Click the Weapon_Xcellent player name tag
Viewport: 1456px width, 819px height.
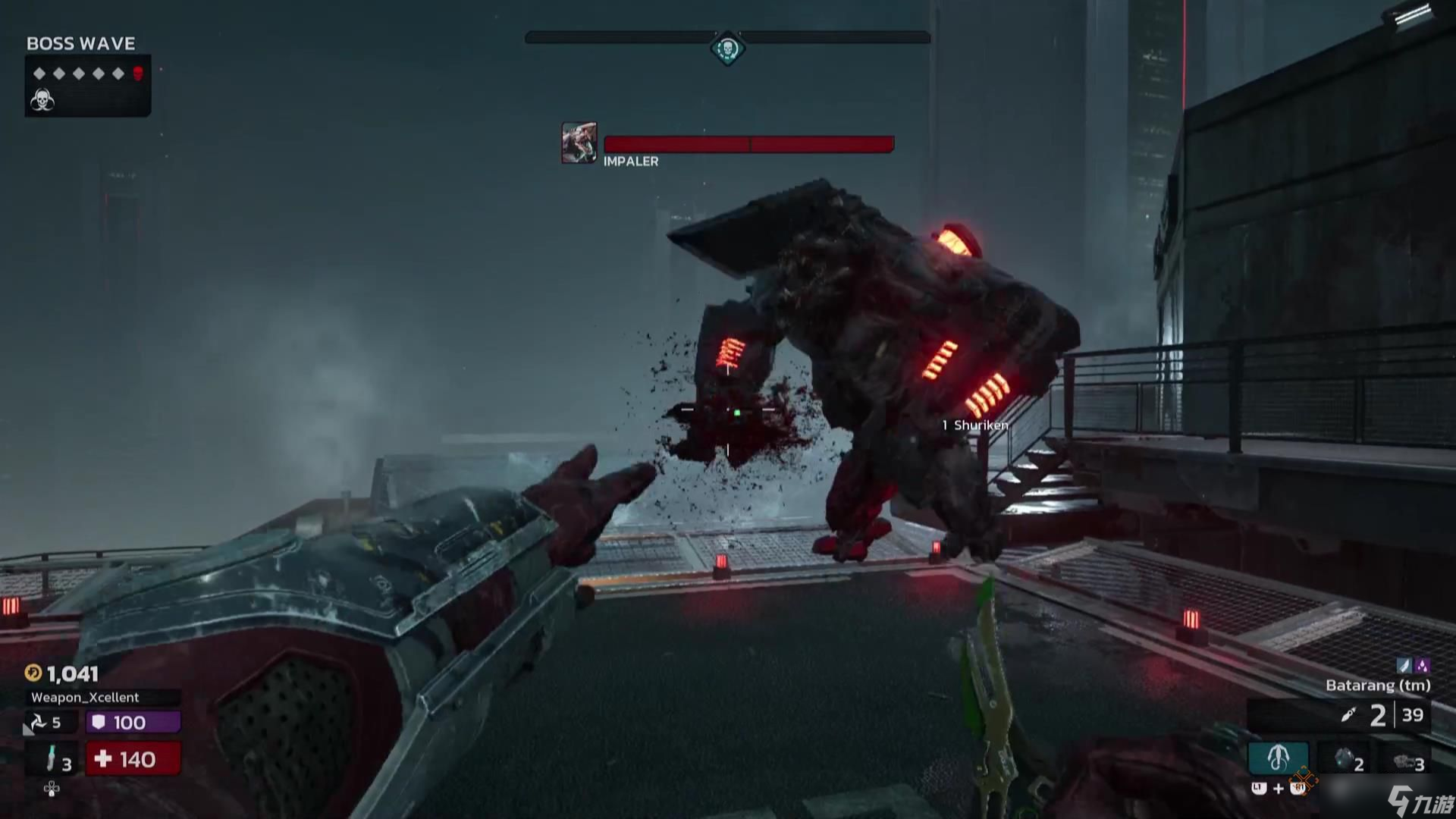85,697
